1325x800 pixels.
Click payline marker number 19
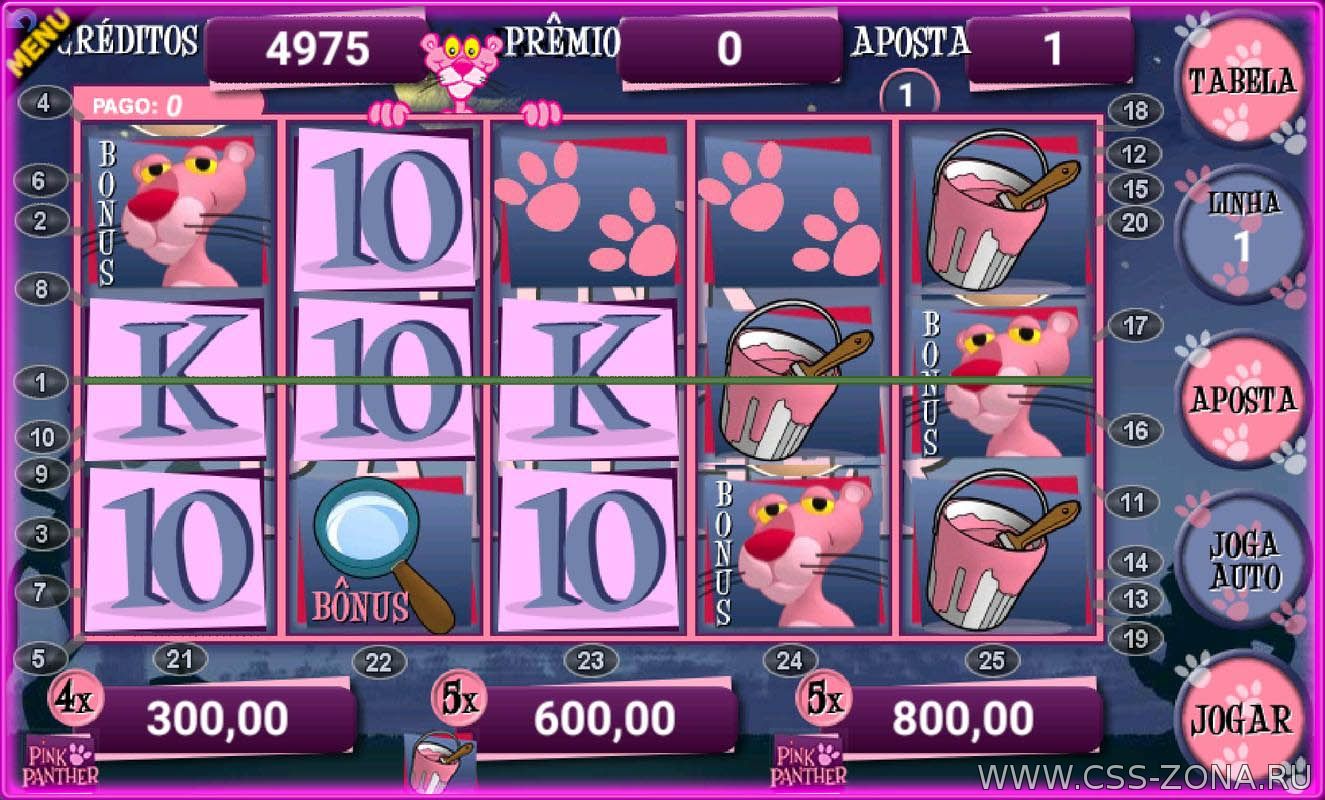[x=1135, y=638]
